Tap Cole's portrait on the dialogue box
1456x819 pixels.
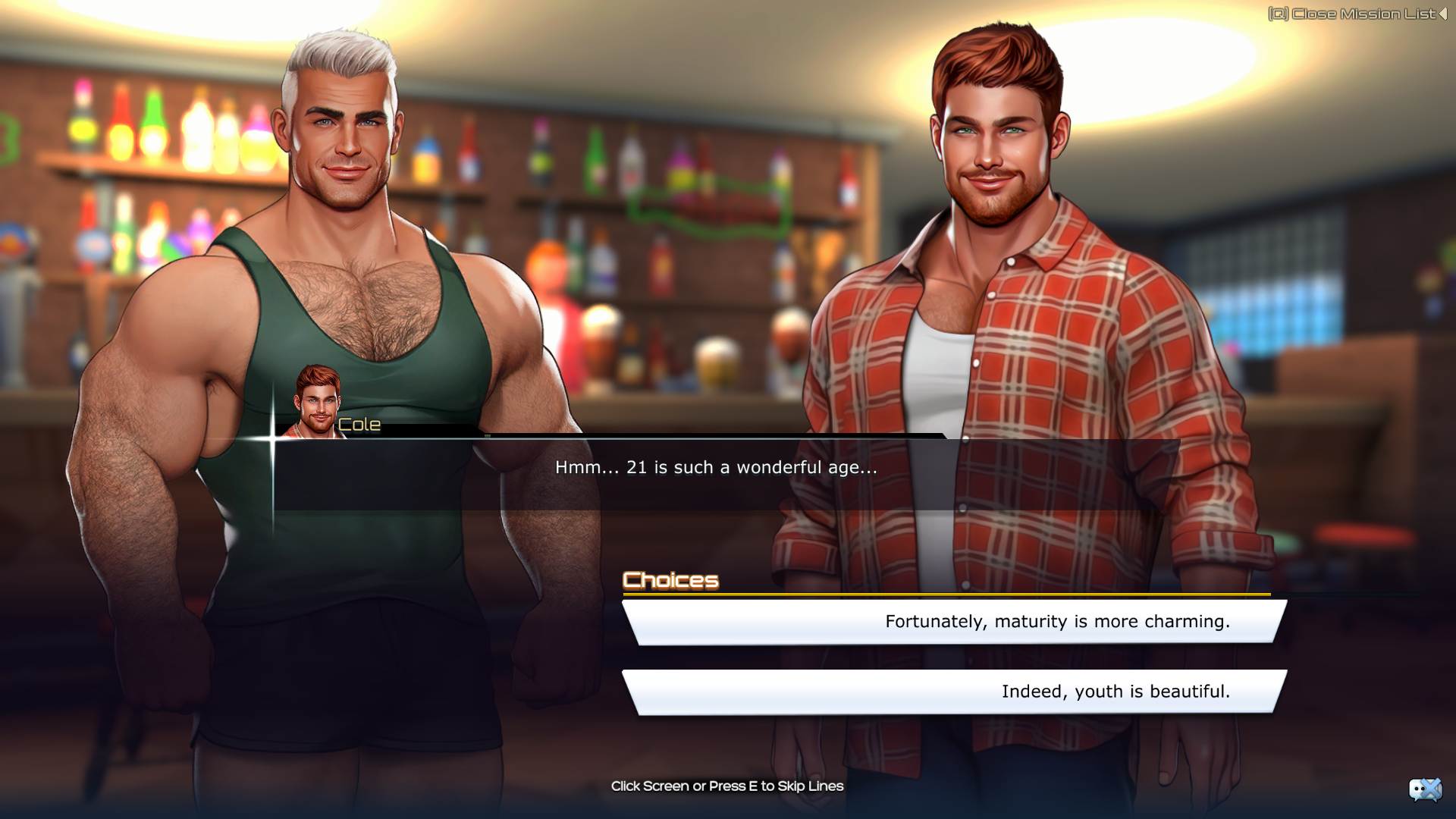315,398
